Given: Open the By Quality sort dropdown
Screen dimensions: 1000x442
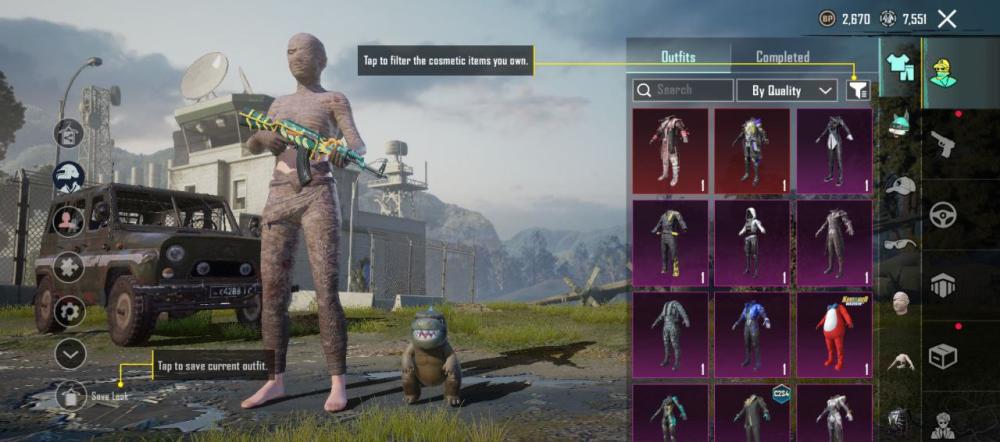Looking at the screenshot, I should coord(787,90).
